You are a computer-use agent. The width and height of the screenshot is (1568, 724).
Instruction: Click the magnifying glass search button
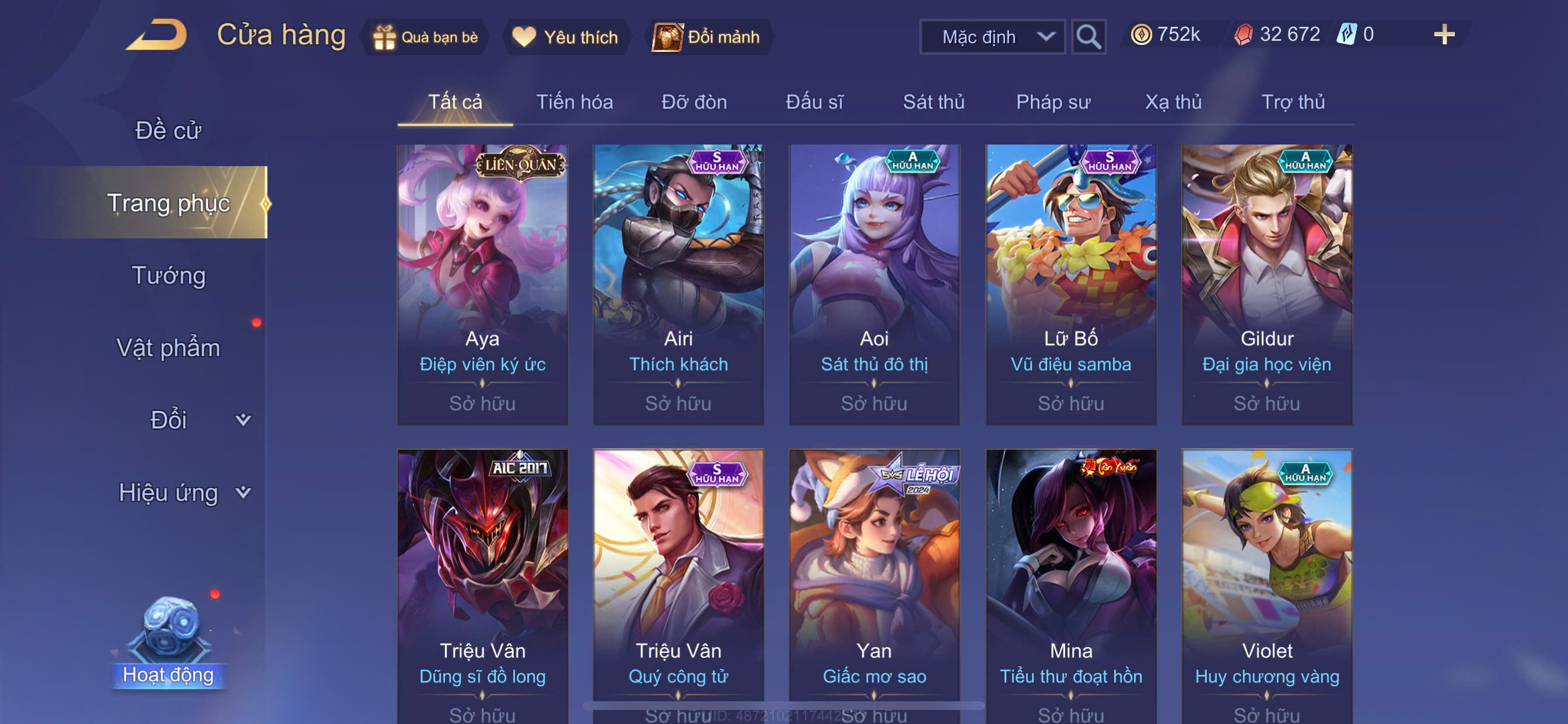pyautogui.click(x=1088, y=37)
